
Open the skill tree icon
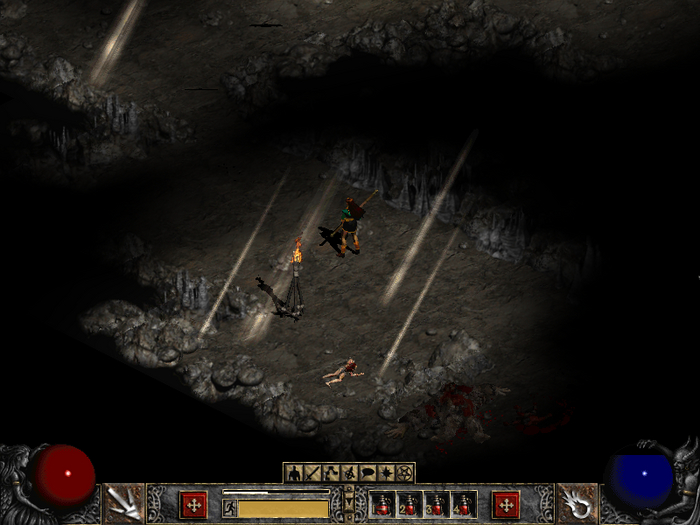coord(331,472)
